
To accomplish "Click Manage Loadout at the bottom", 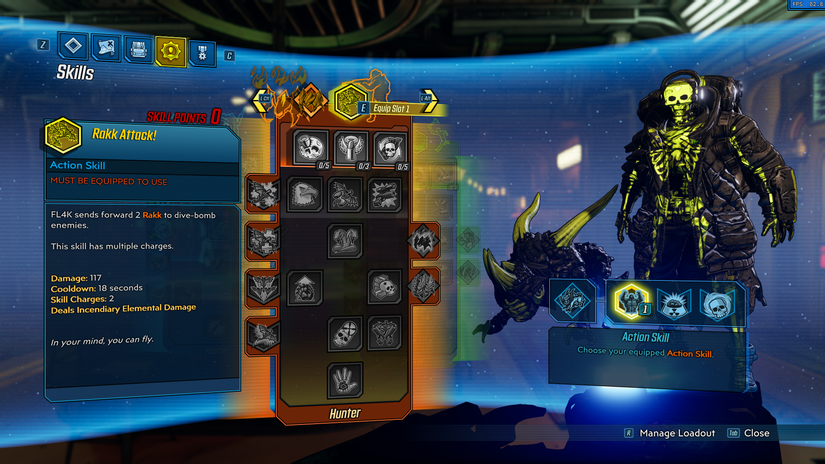I will 677,433.
